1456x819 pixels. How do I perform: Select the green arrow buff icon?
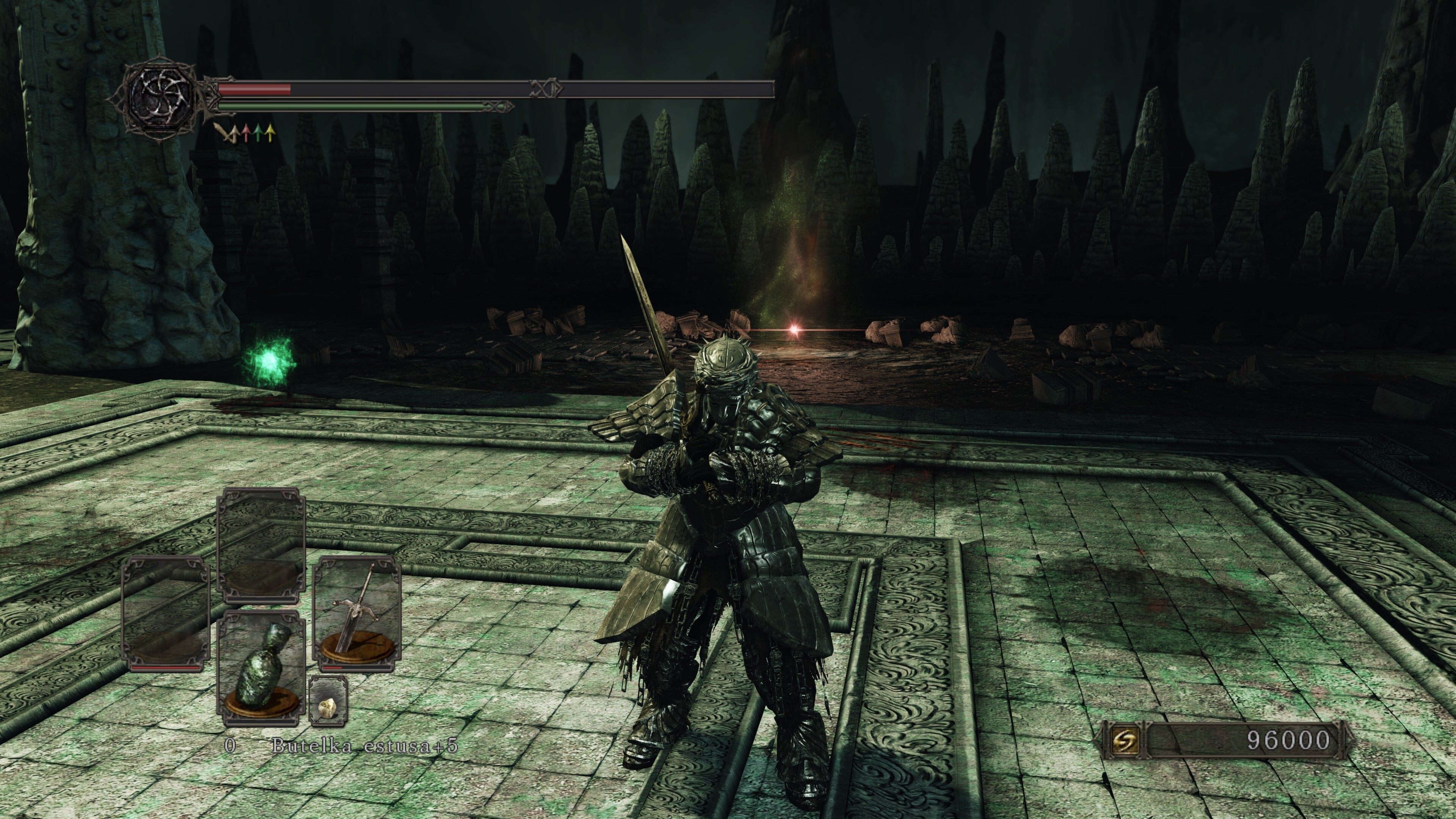[258, 133]
